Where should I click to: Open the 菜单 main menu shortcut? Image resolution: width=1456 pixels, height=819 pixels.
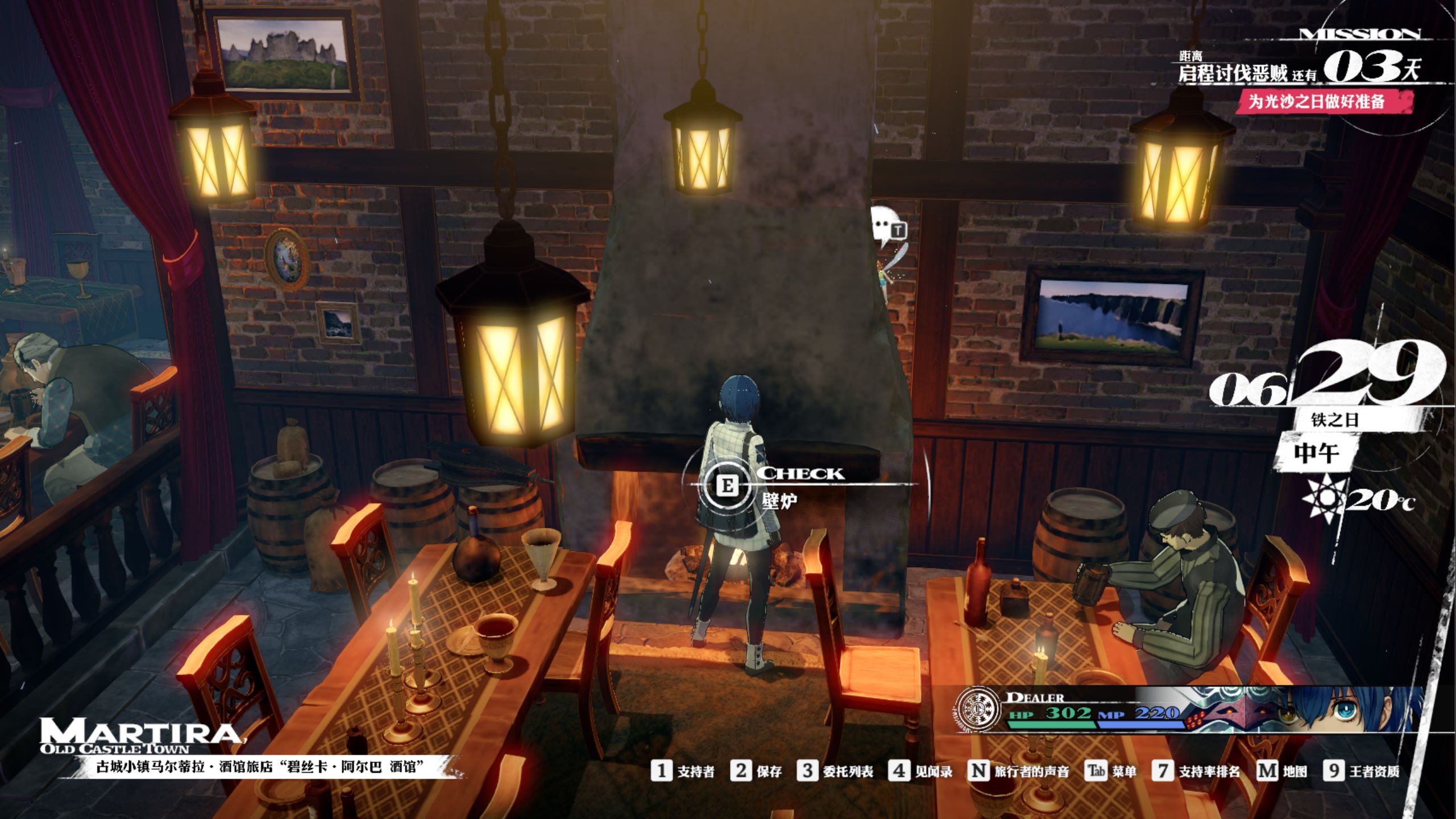(x=1111, y=771)
